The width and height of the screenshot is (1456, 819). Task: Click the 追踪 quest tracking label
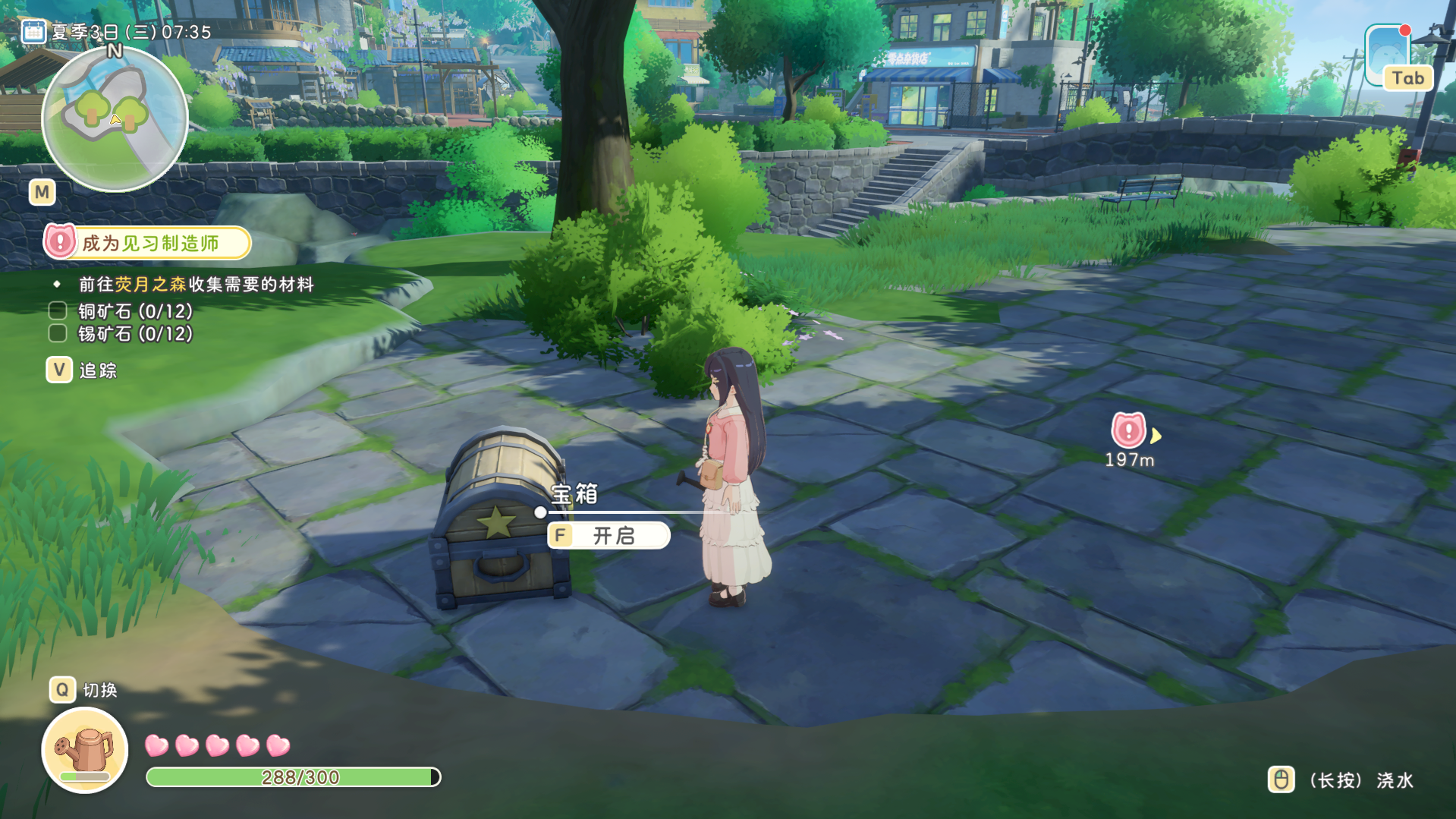[98, 370]
